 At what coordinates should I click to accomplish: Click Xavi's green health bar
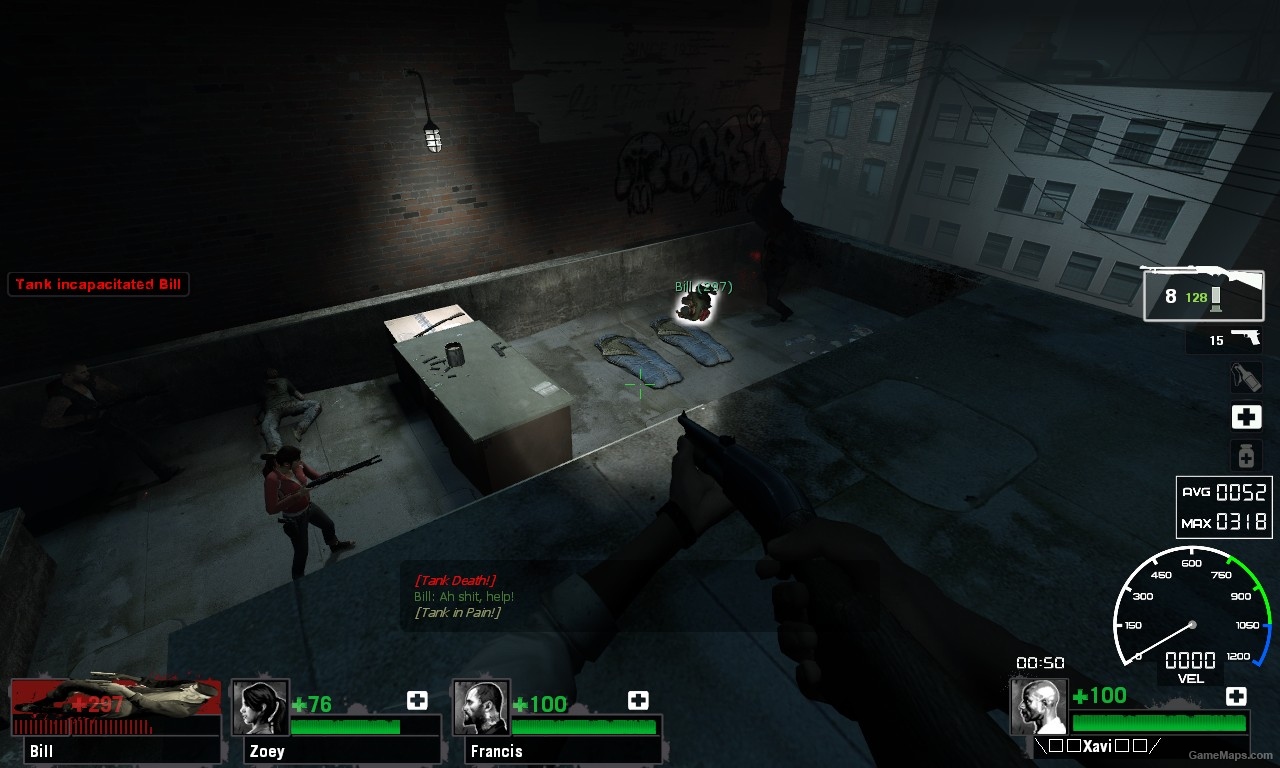click(x=1160, y=721)
